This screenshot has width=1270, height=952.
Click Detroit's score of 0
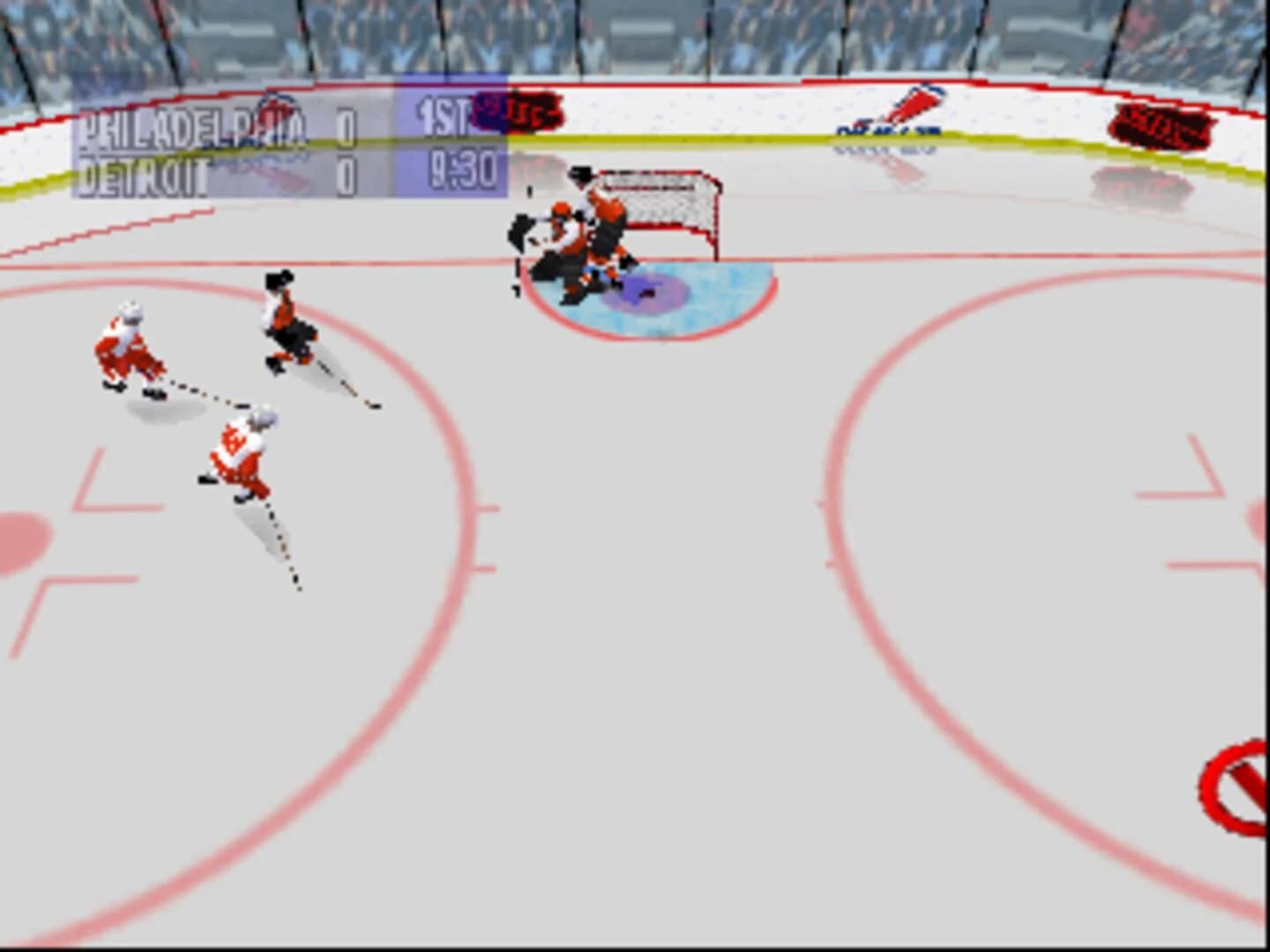coord(346,173)
